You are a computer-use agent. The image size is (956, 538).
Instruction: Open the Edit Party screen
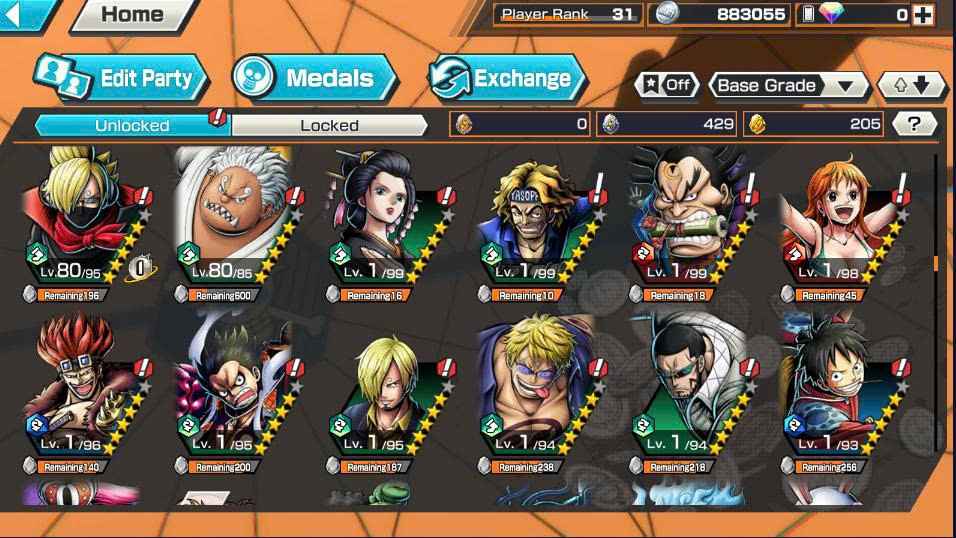point(121,78)
